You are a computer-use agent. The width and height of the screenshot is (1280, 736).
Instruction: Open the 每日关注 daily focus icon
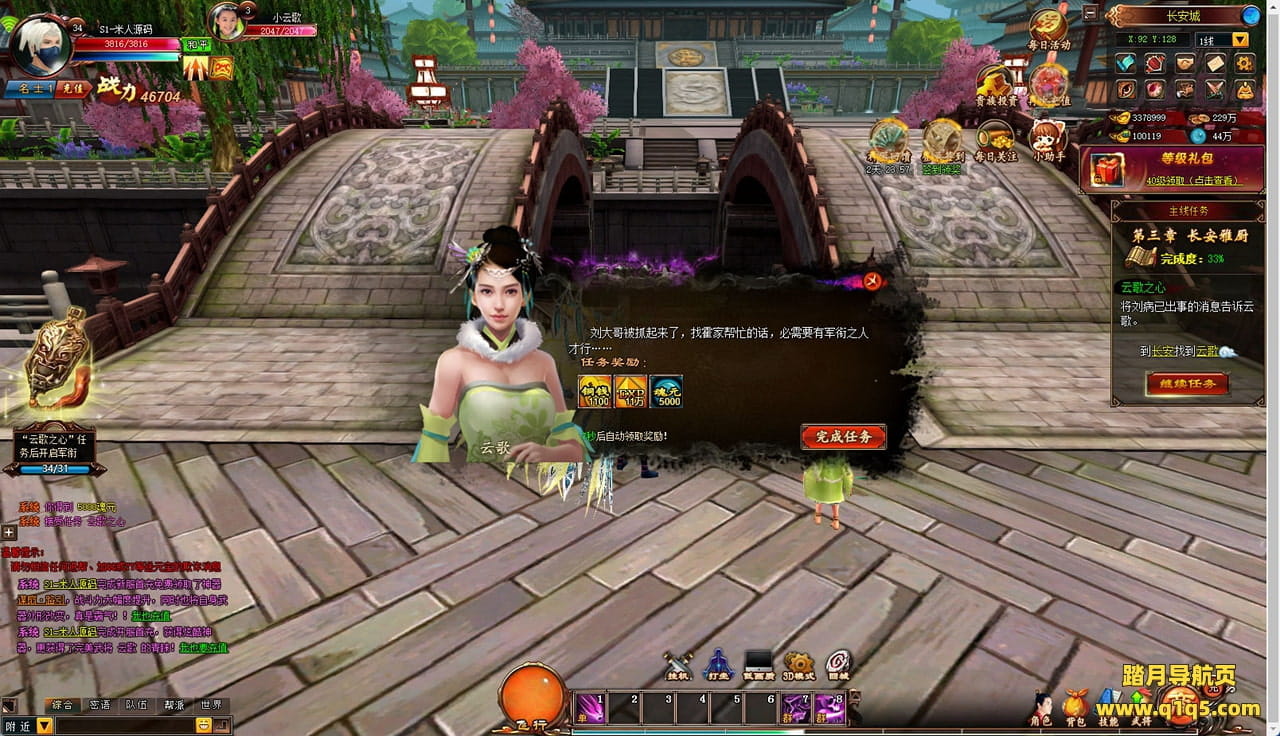[994, 141]
